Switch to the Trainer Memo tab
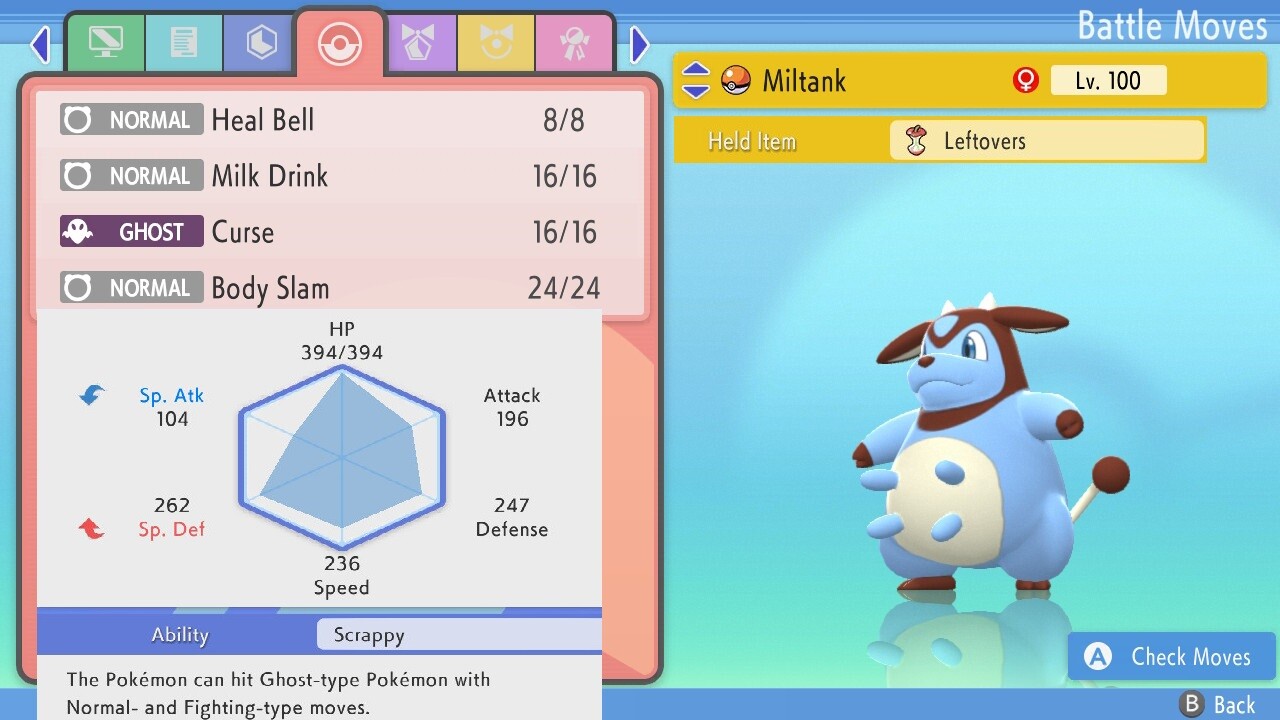The height and width of the screenshot is (720, 1280). point(184,43)
